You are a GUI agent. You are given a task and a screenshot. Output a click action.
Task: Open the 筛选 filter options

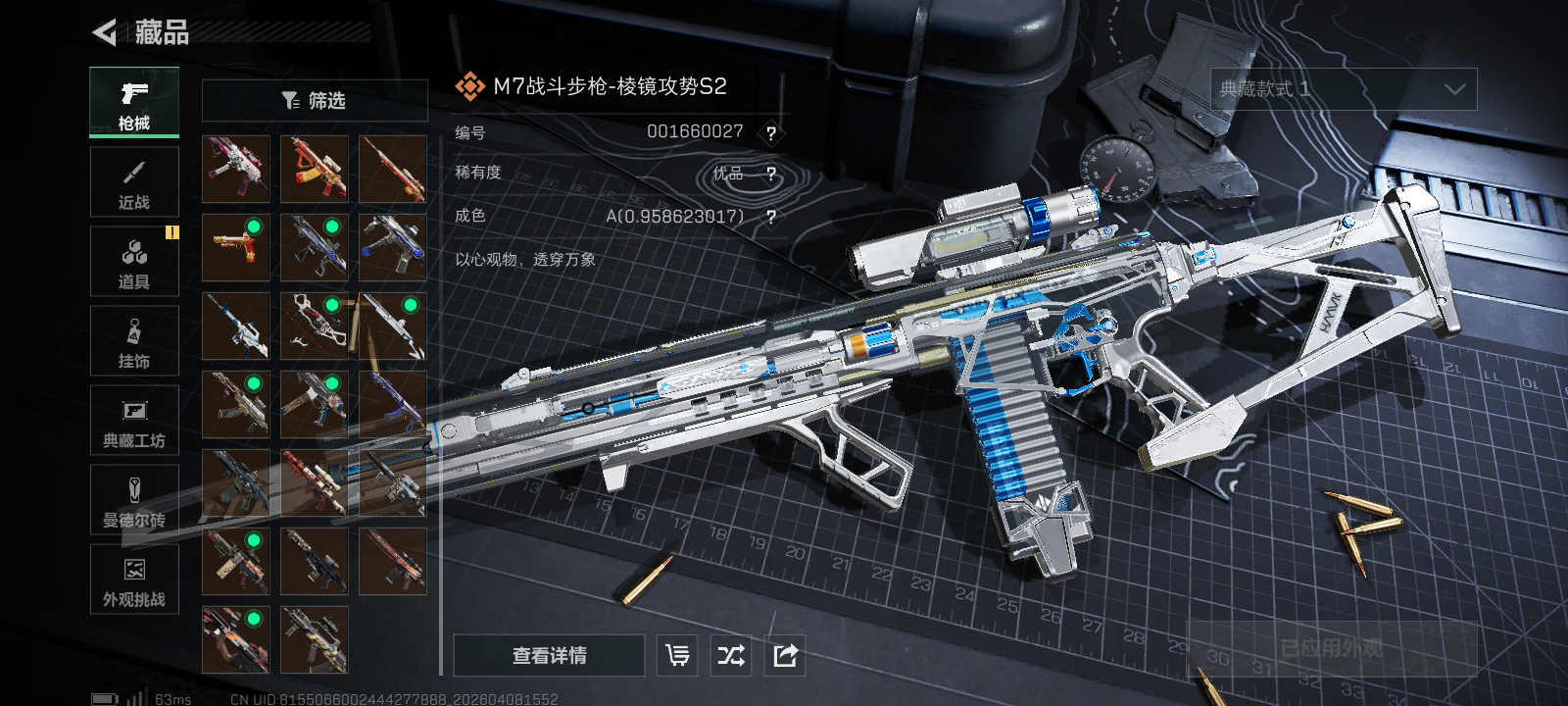click(x=315, y=101)
